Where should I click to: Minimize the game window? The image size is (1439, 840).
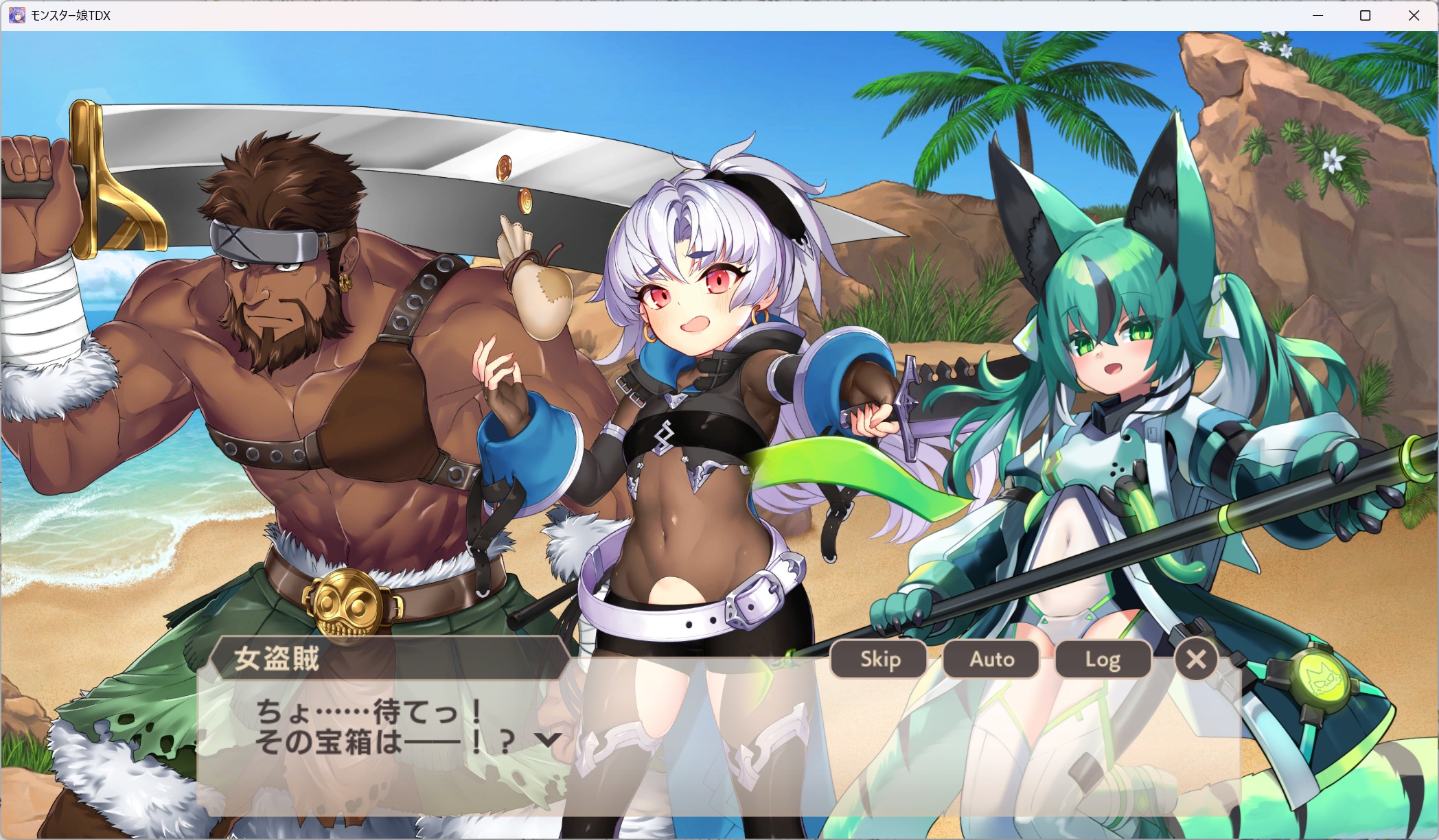click(1317, 15)
